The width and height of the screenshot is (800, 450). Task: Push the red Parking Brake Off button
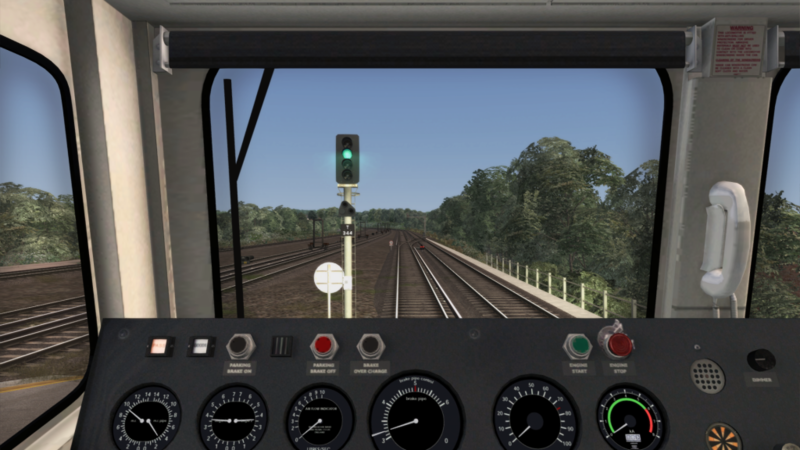click(x=323, y=346)
